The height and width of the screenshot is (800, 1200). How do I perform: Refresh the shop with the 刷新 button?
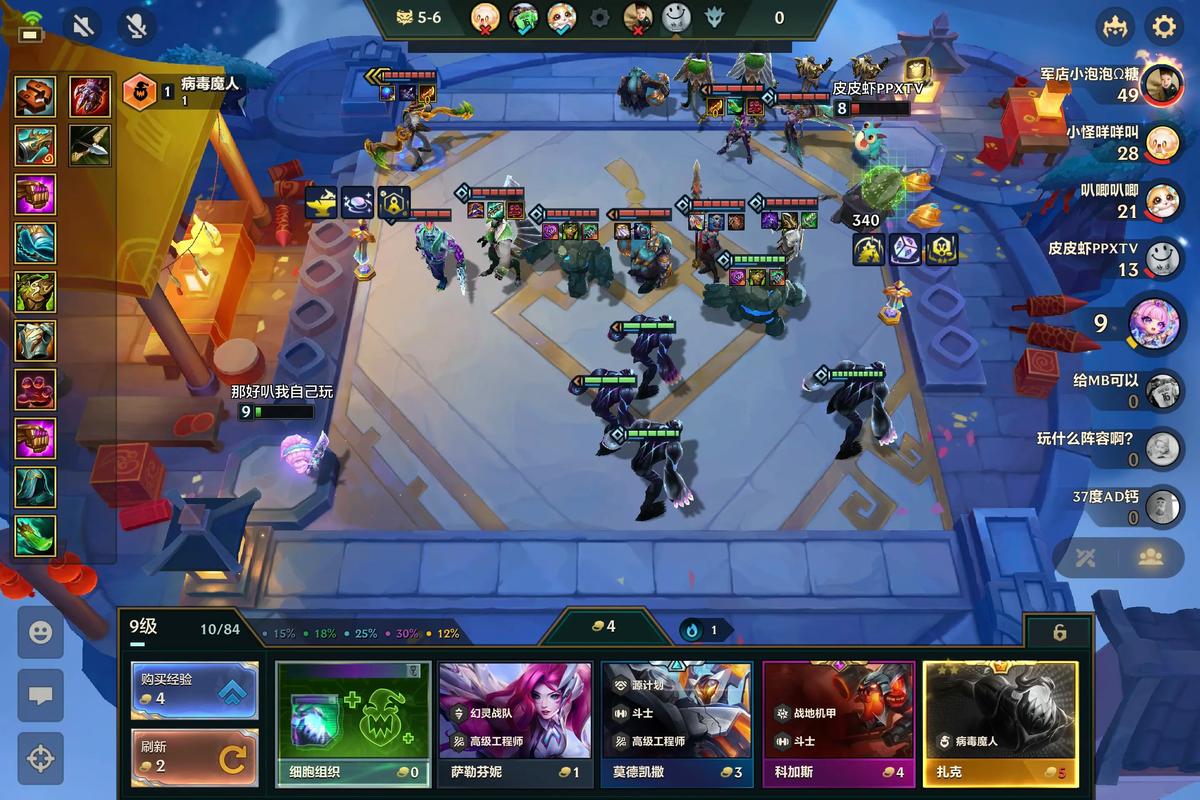pos(194,758)
